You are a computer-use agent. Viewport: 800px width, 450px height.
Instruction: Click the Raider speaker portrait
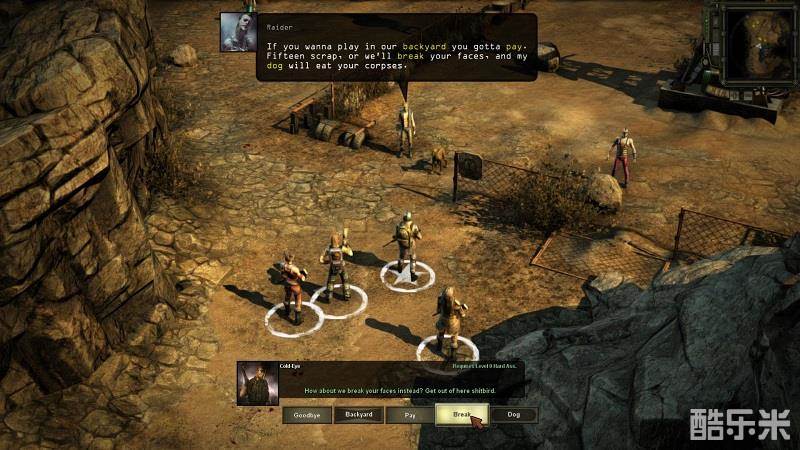[x=238, y=32]
